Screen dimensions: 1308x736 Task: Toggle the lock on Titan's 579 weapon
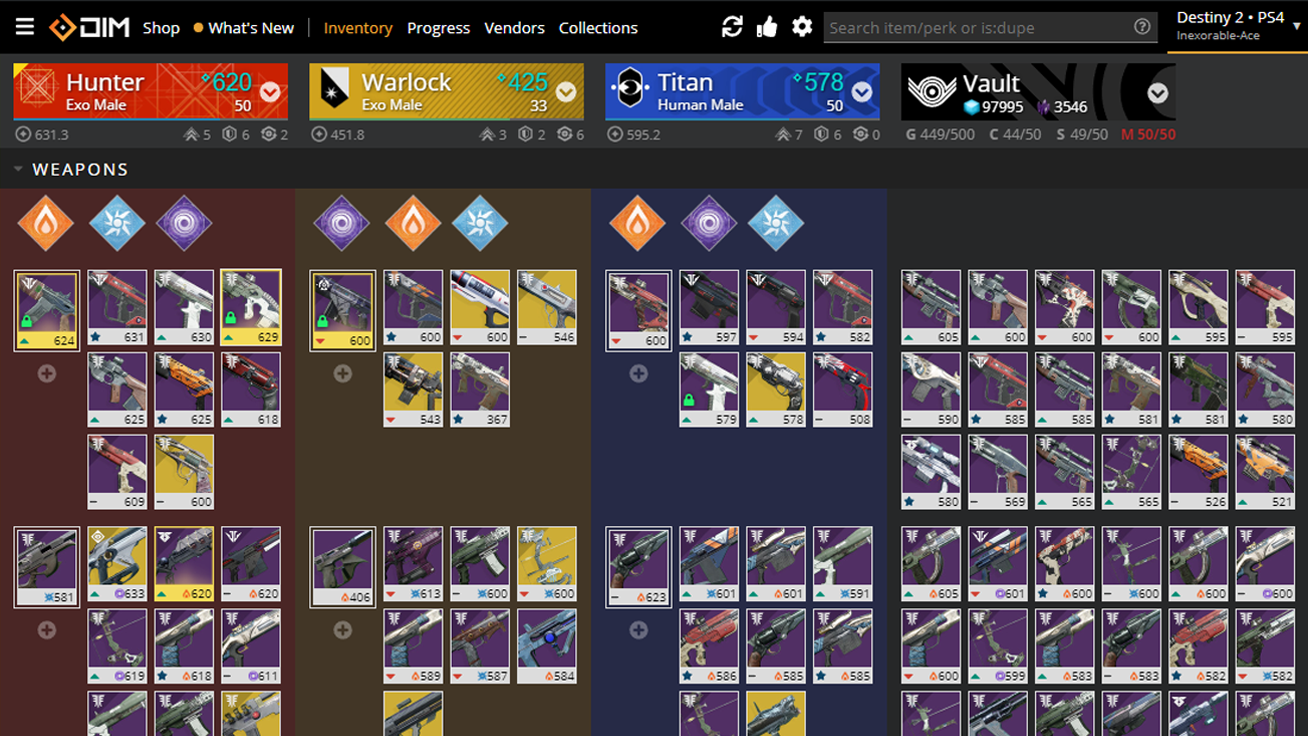click(x=689, y=400)
